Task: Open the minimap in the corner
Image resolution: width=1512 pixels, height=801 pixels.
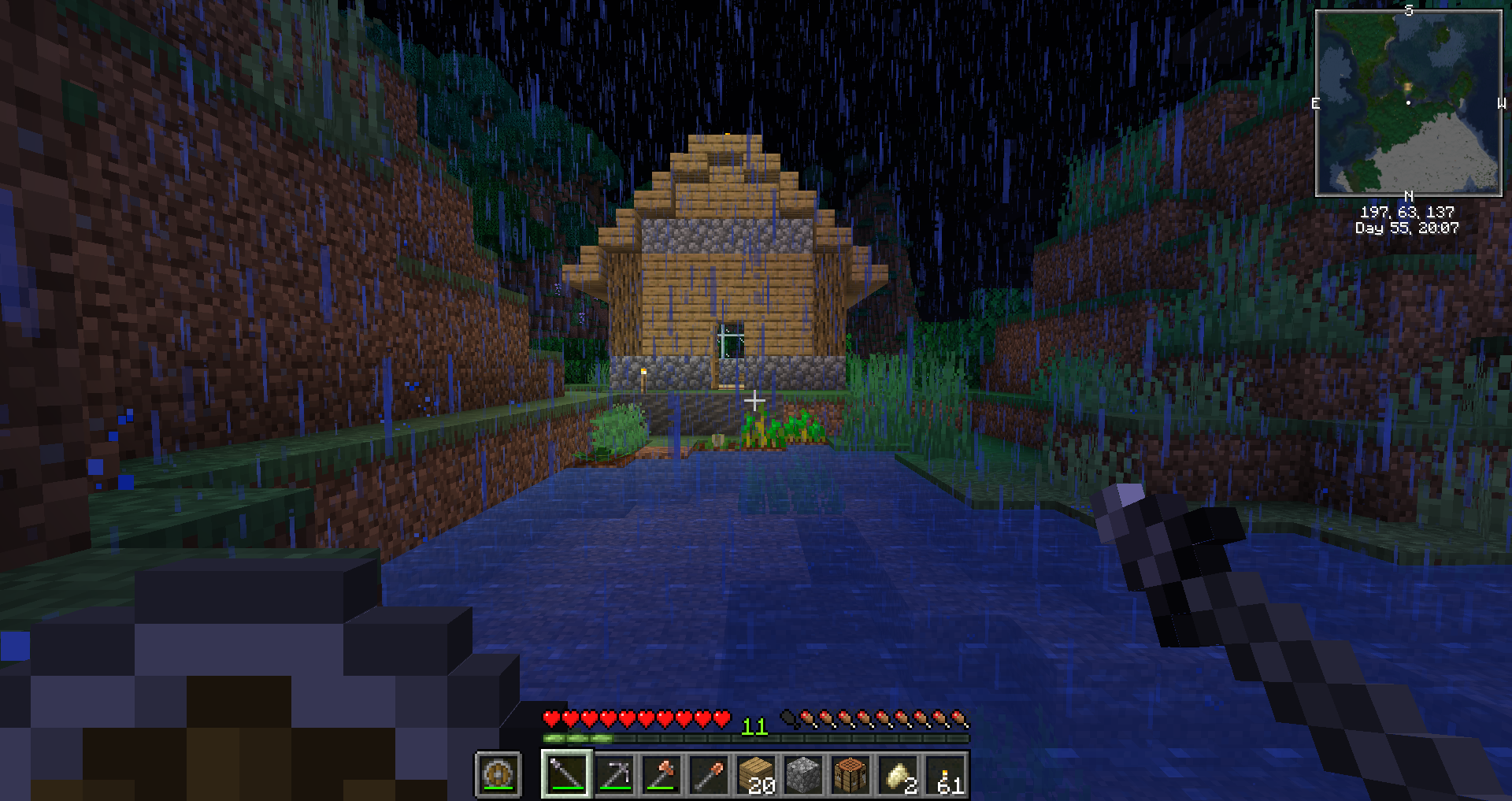Action: tap(1408, 102)
